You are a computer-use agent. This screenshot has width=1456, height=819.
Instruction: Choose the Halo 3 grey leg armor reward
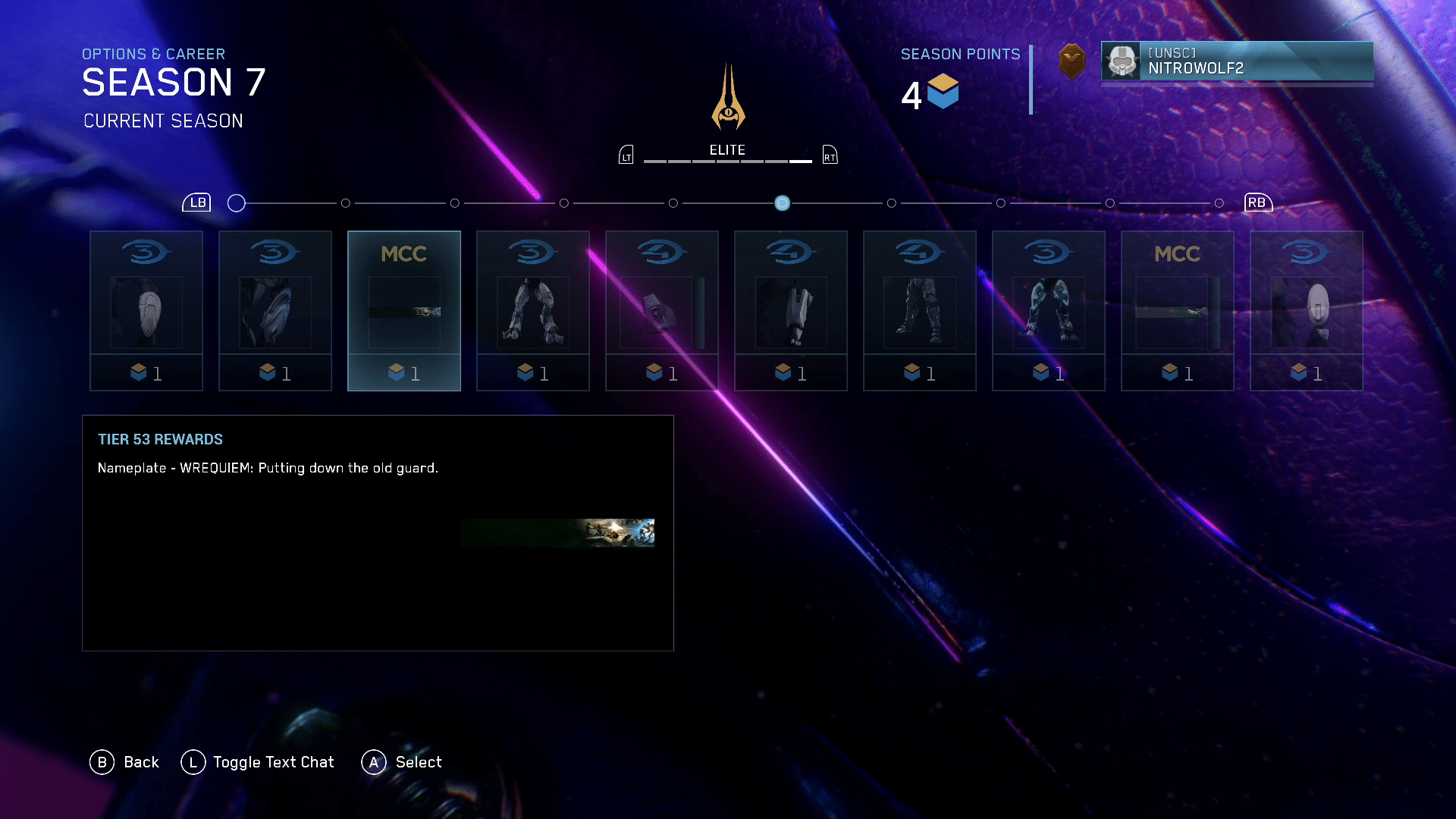pos(532,311)
